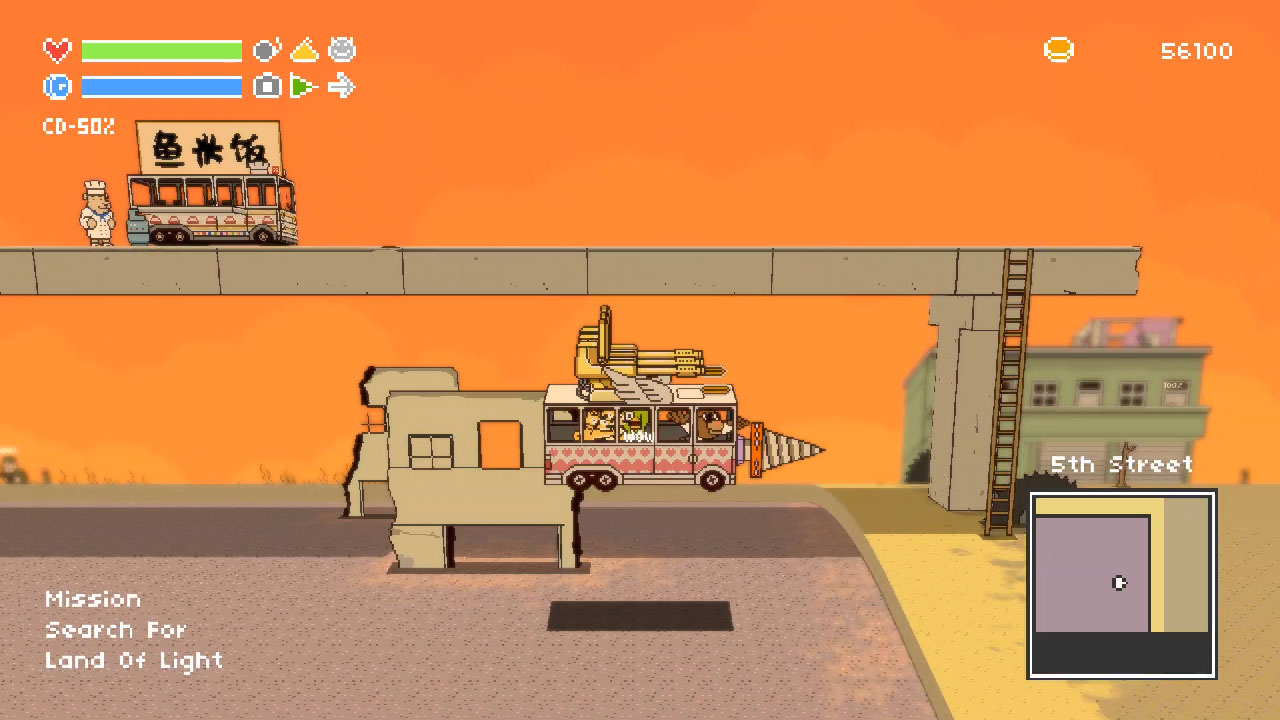The width and height of the screenshot is (1280, 720).
Task: Click the white arrow boost icon
Action: click(343, 88)
